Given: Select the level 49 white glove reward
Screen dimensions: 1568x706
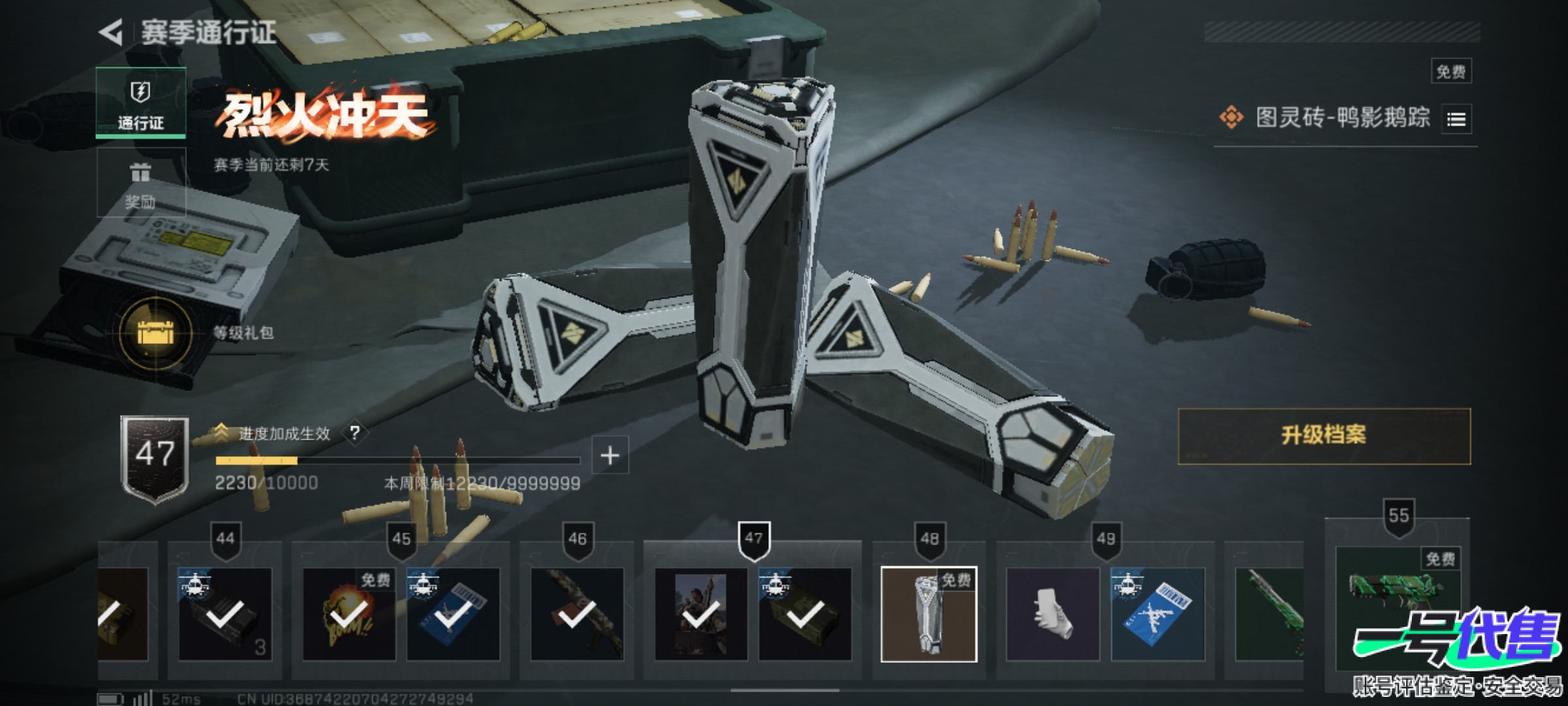Looking at the screenshot, I should 1053,614.
